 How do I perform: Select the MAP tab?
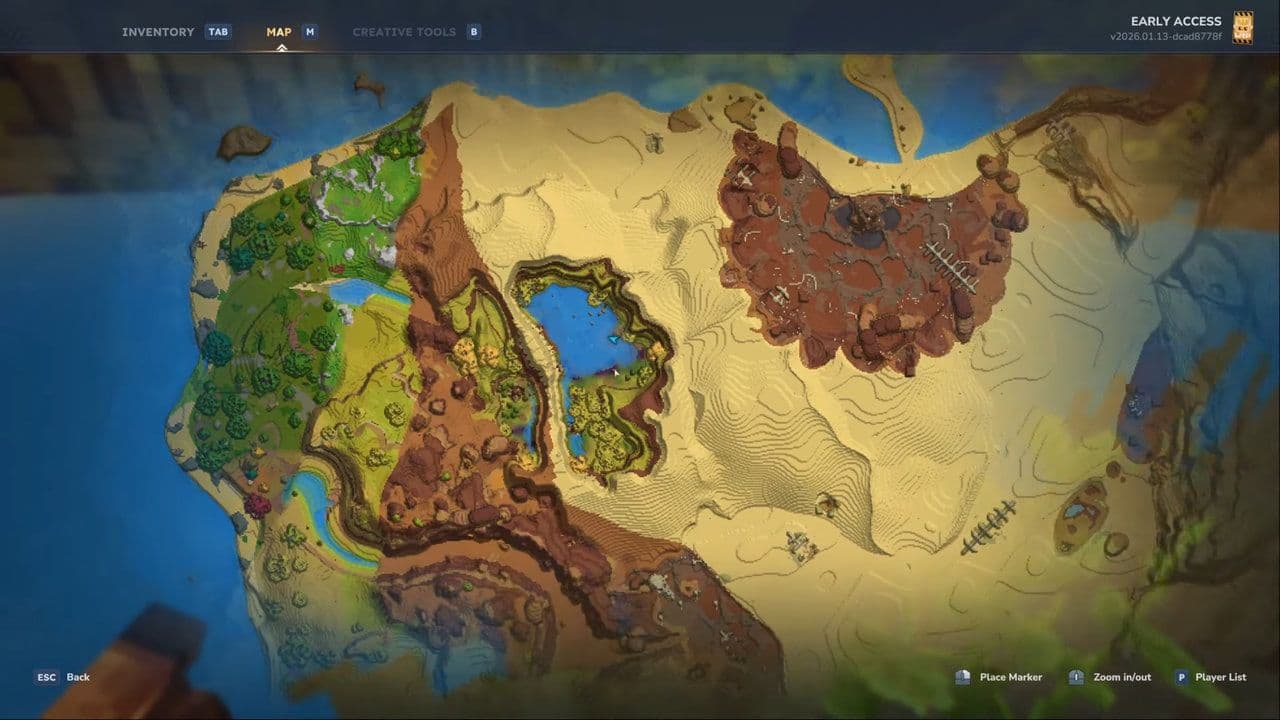(x=279, y=31)
